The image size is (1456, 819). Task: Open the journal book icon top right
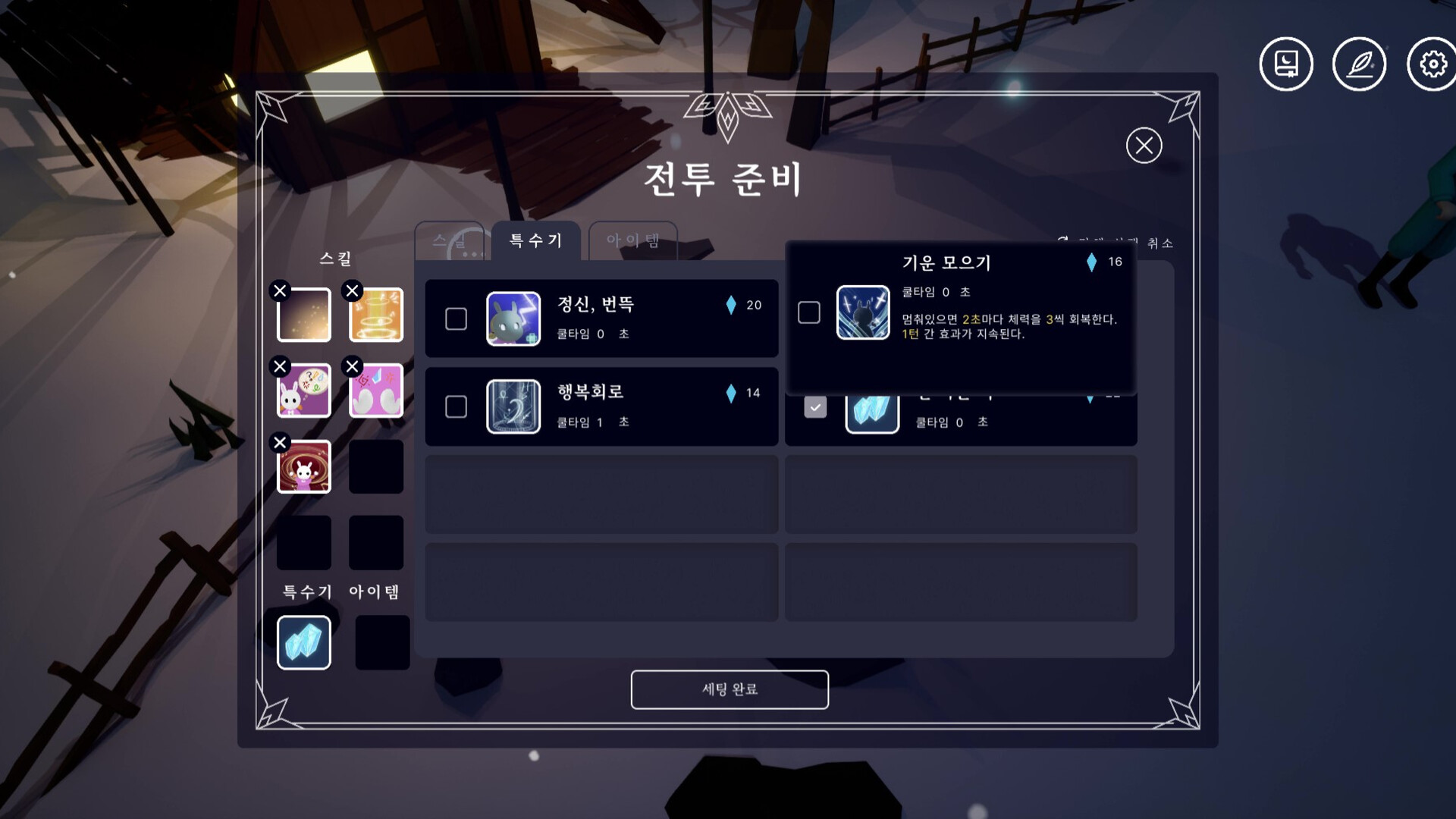tap(1286, 64)
